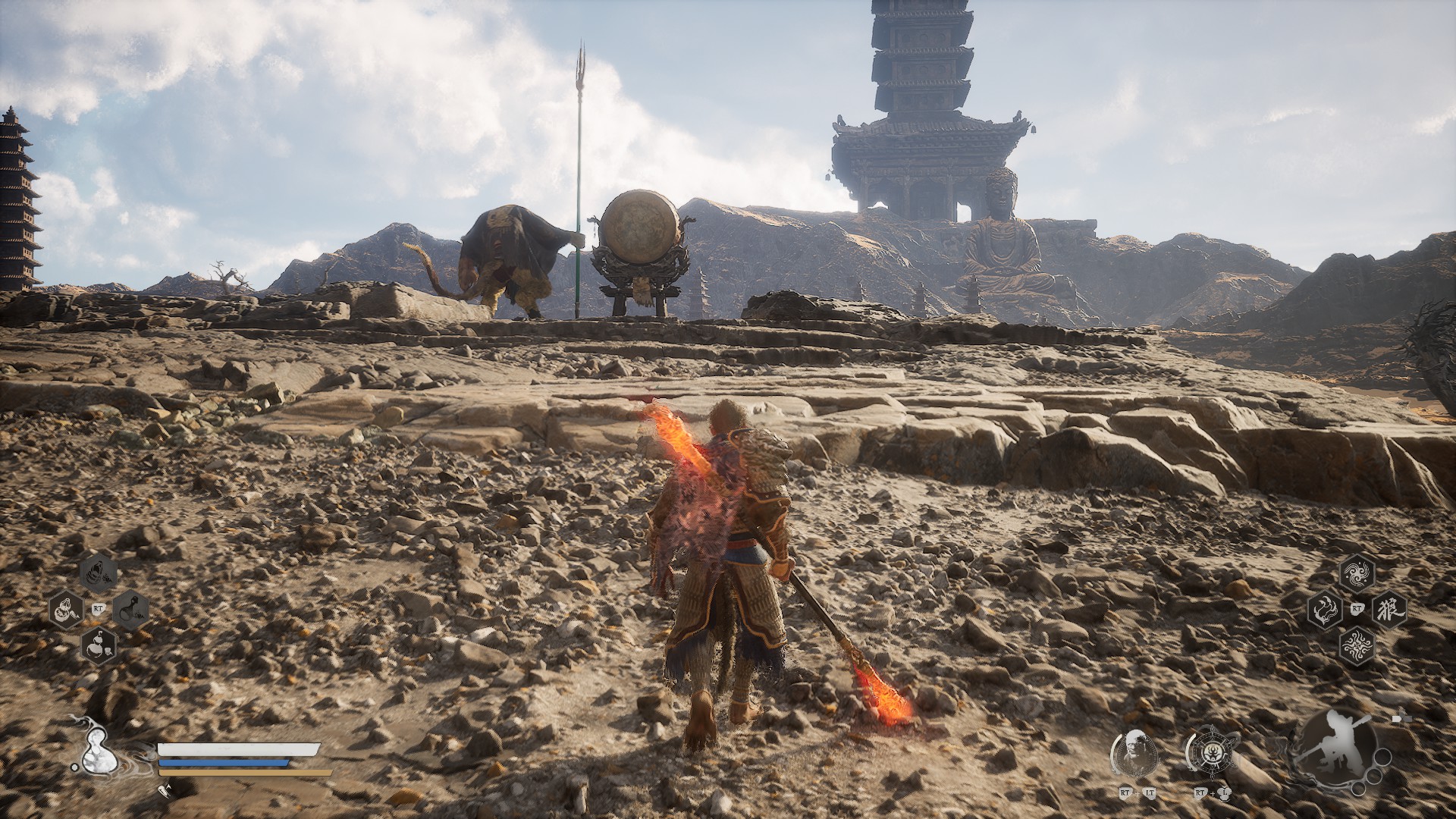This screenshot has height=819, width=1456.
Task: Choose the small gourd quick-item slot
Action: [99, 645]
